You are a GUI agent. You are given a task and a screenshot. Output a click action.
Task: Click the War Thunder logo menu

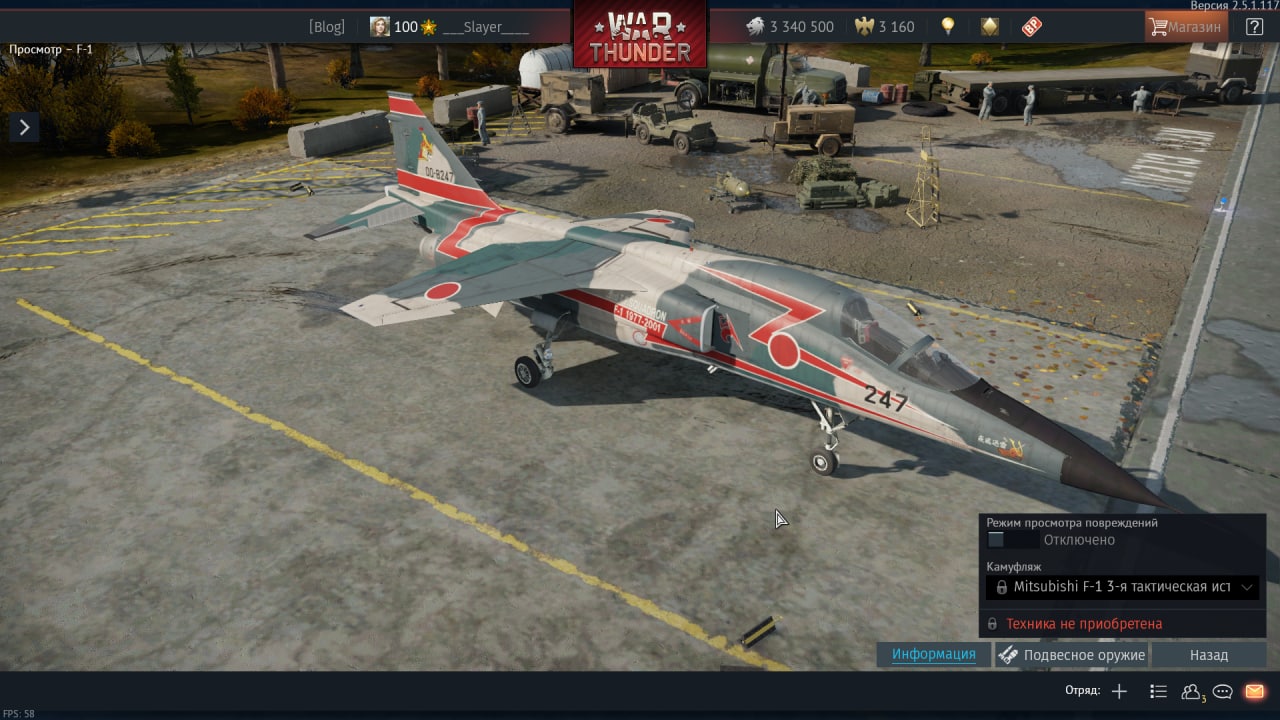pos(640,36)
